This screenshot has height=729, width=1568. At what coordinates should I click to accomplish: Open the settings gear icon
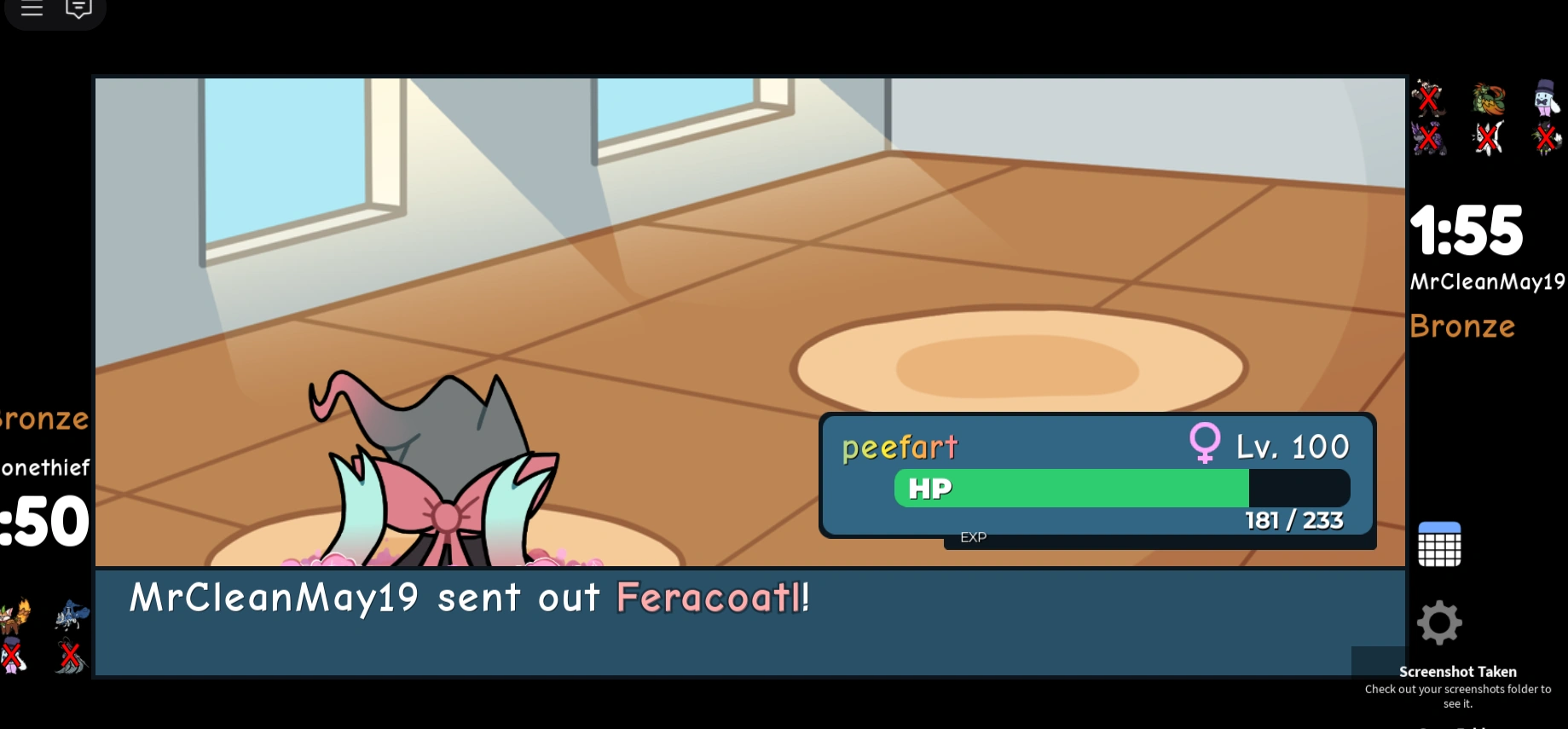click(x=1438, y=622)
